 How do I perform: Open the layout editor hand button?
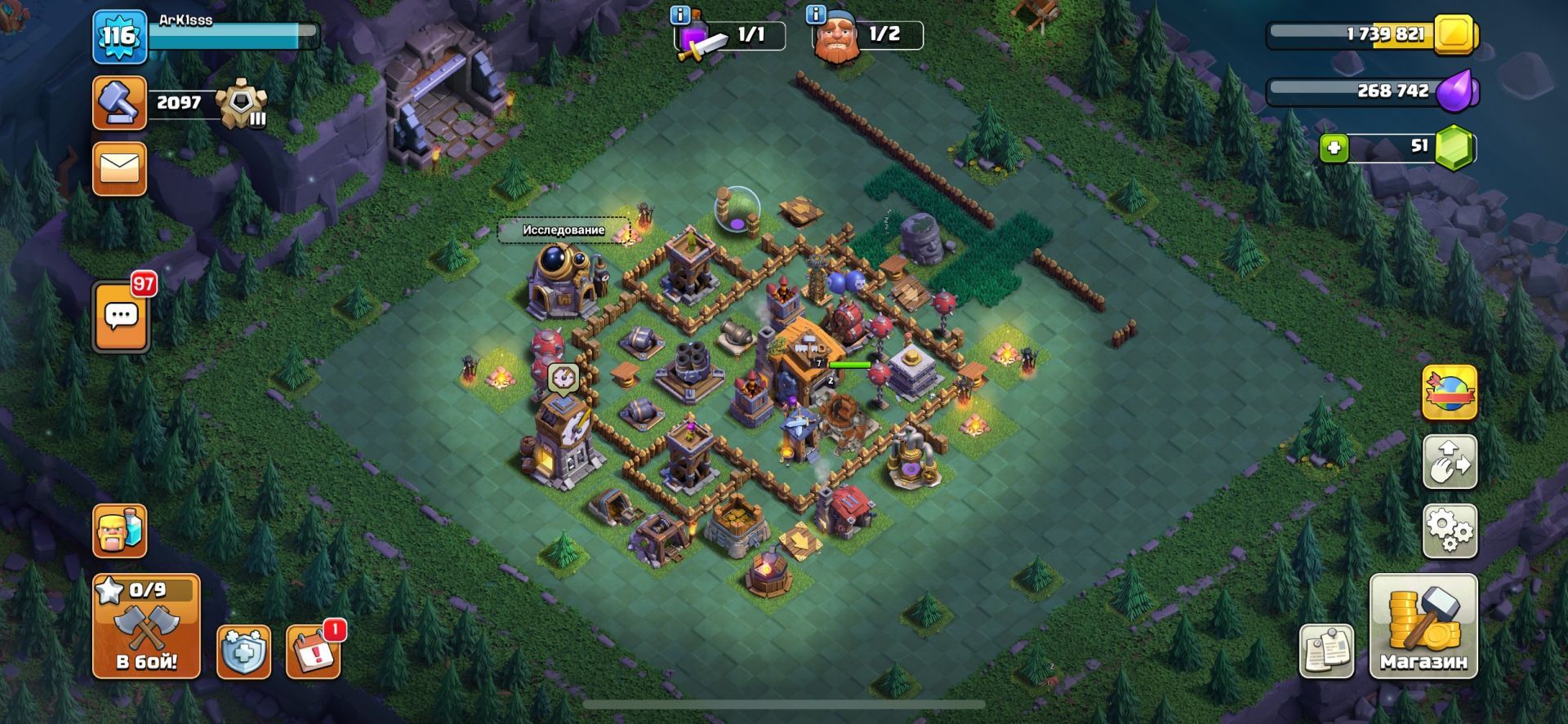point(1450,462)
